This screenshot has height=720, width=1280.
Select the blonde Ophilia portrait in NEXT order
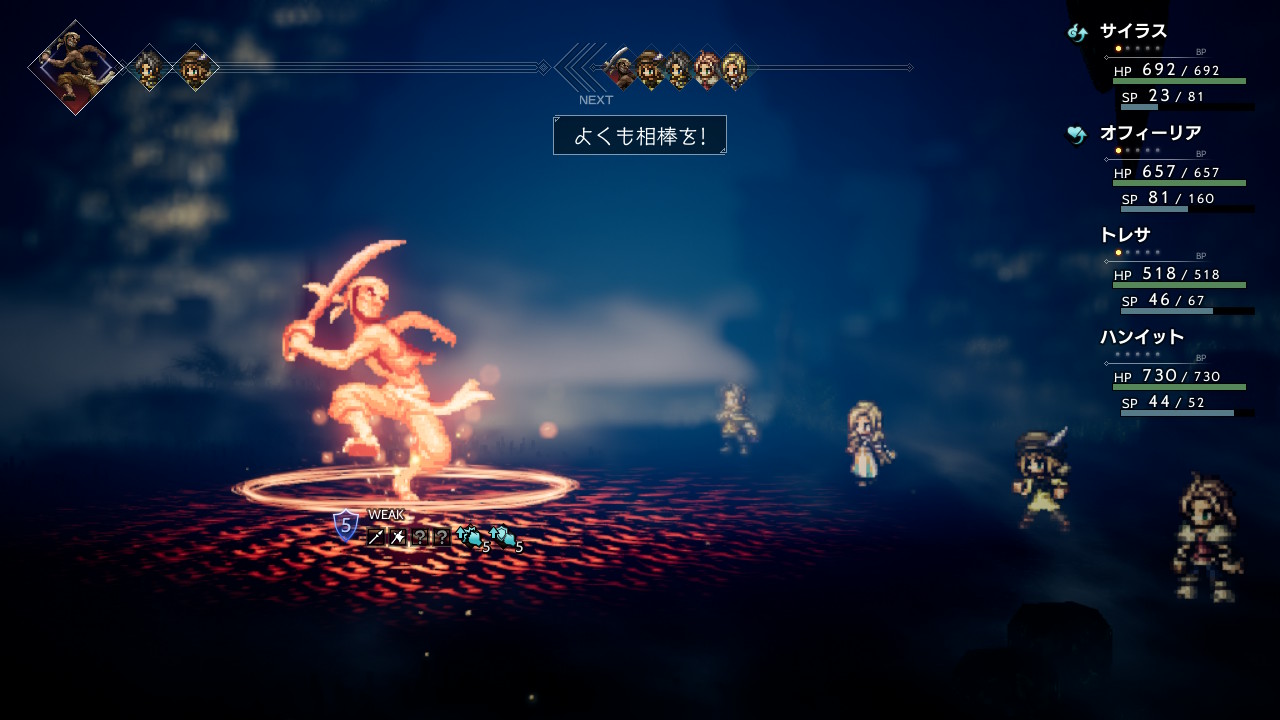click(735, 68)
